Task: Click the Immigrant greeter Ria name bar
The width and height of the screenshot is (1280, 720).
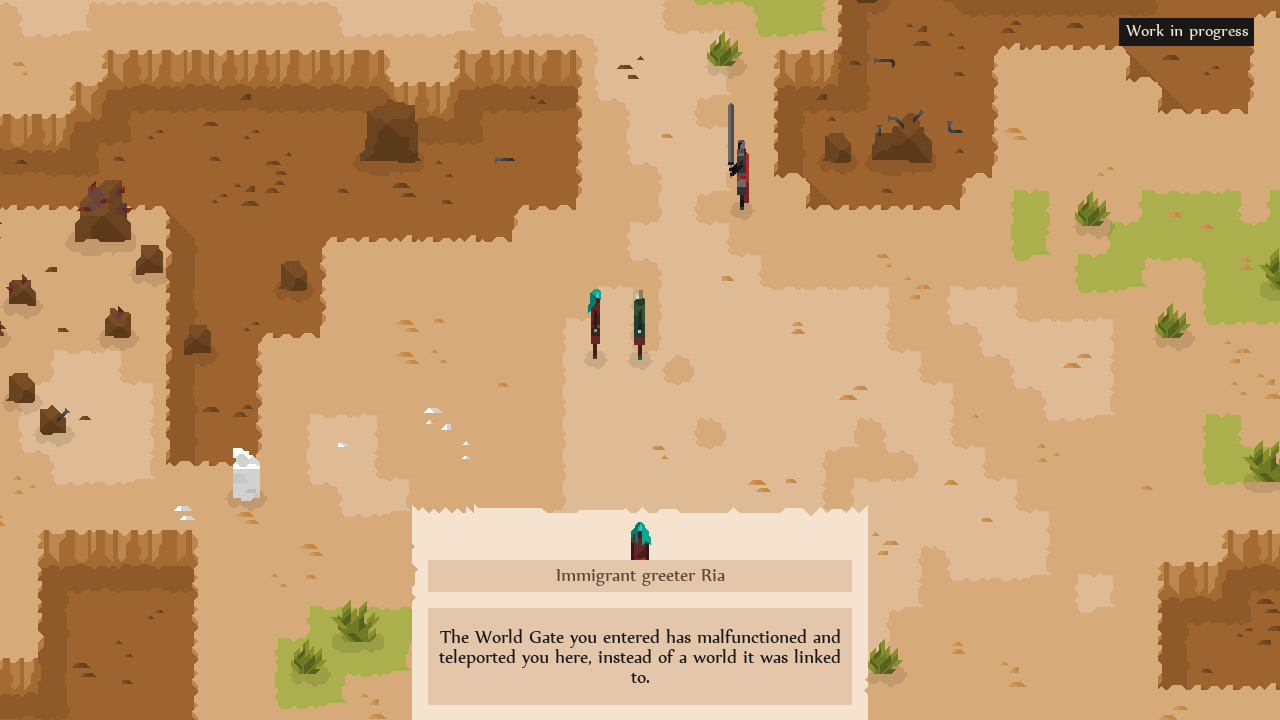Action: [x=640, y=576]
